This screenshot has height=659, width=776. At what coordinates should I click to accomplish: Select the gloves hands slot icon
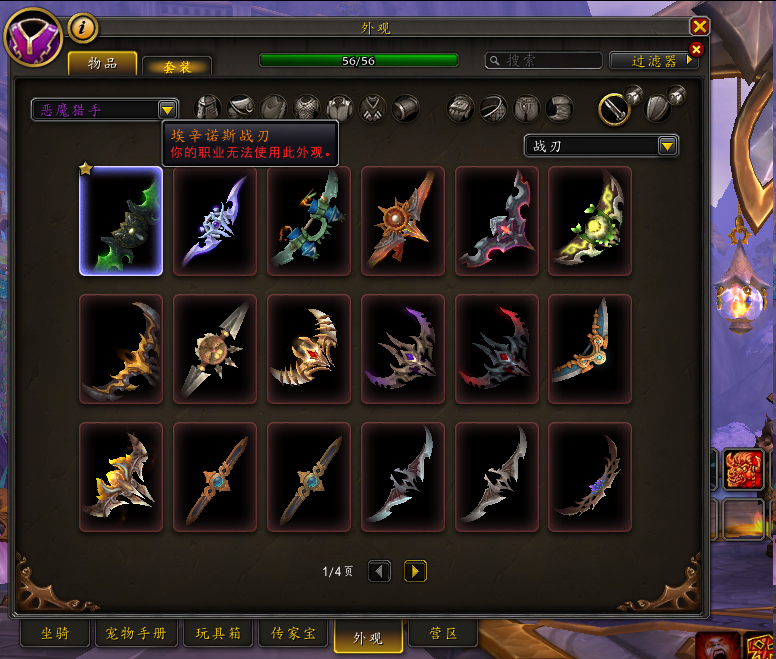pos(460,108)
